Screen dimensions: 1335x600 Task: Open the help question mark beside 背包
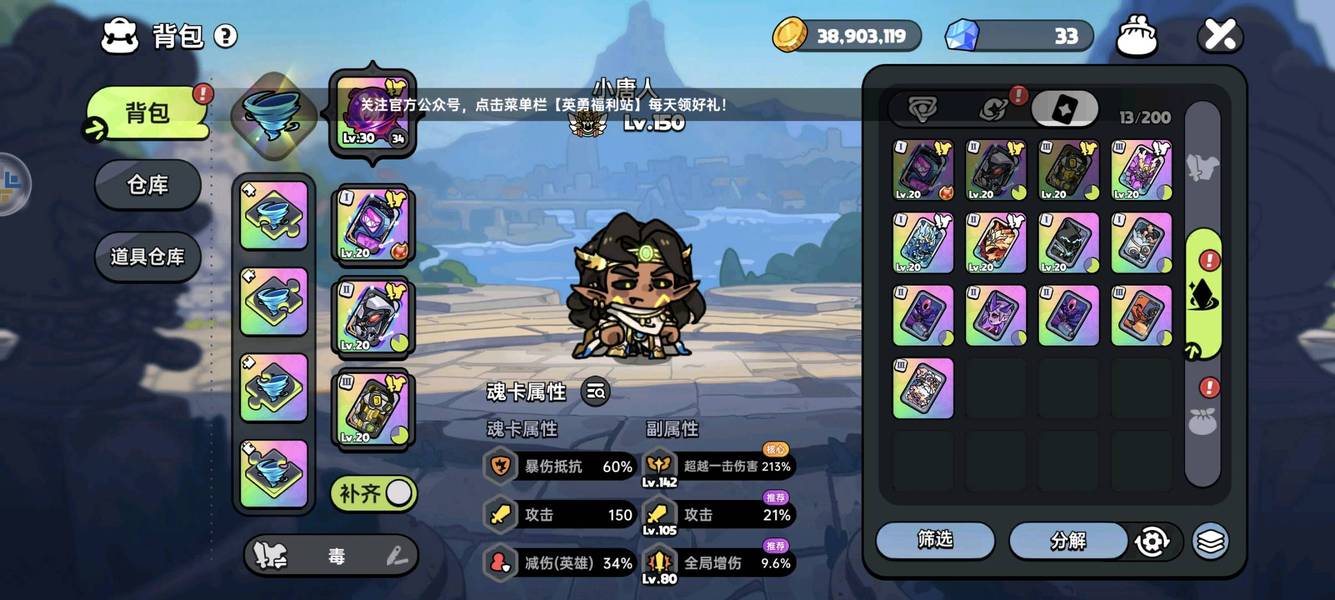pos(226,37)
